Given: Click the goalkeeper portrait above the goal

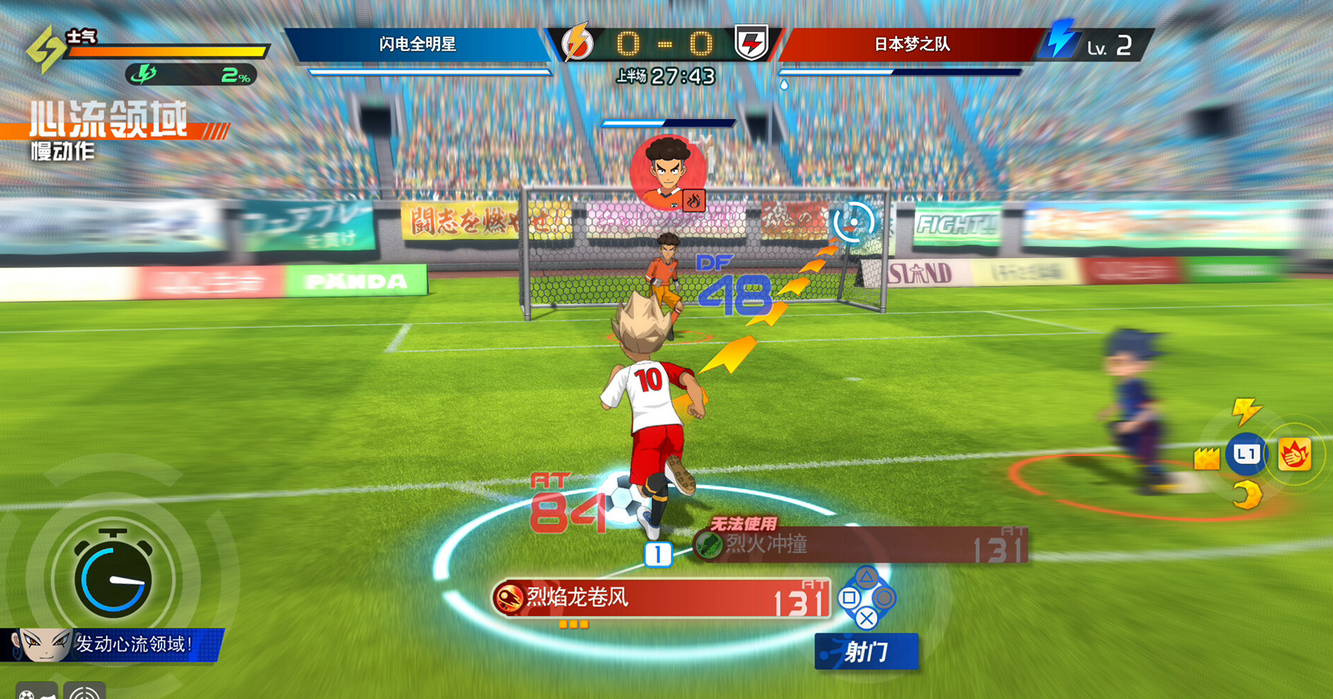Looking at the screenshot, I should [x=668, y=172].
